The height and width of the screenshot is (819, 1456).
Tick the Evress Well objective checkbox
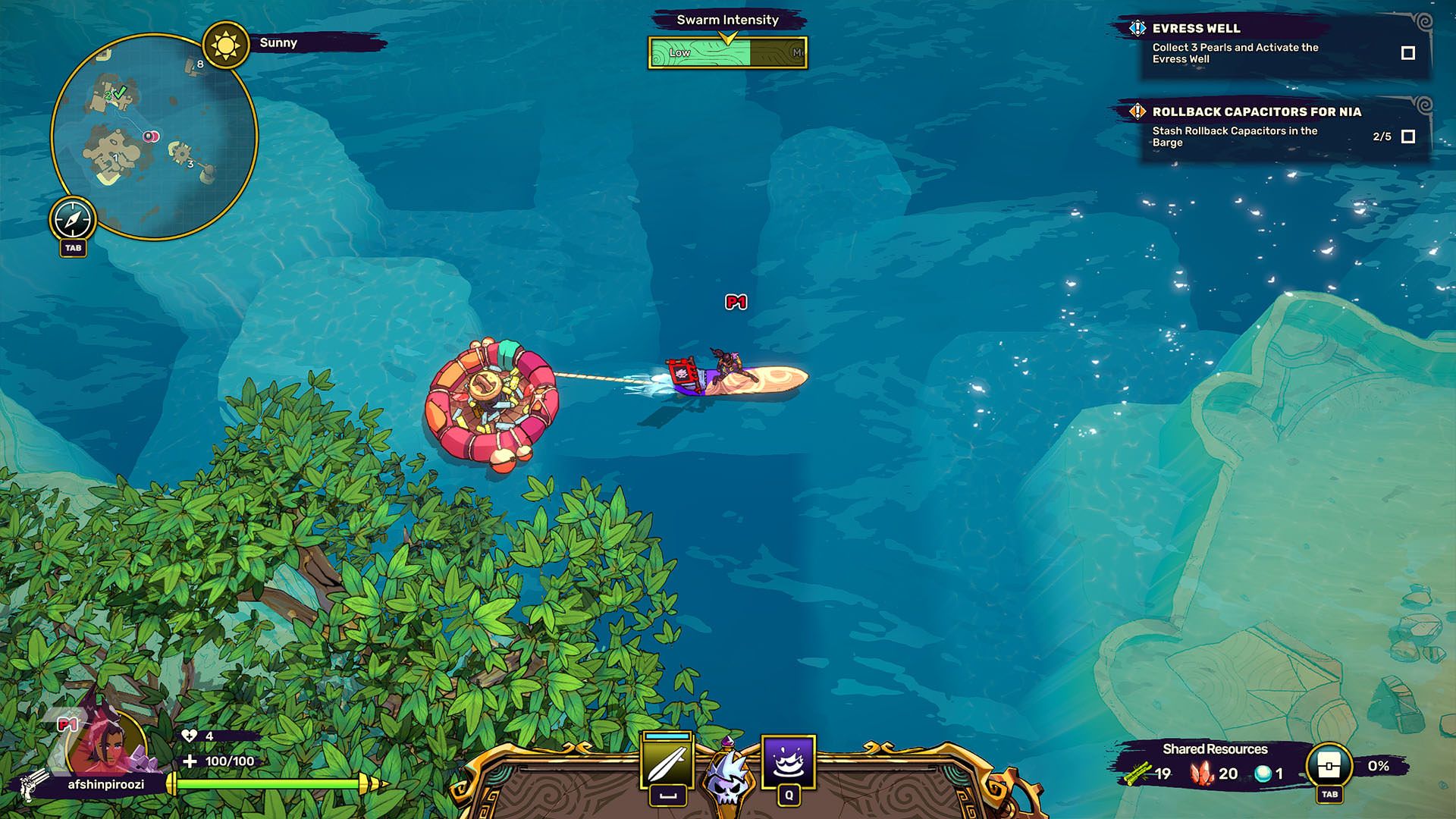(x=1407, y=53)
